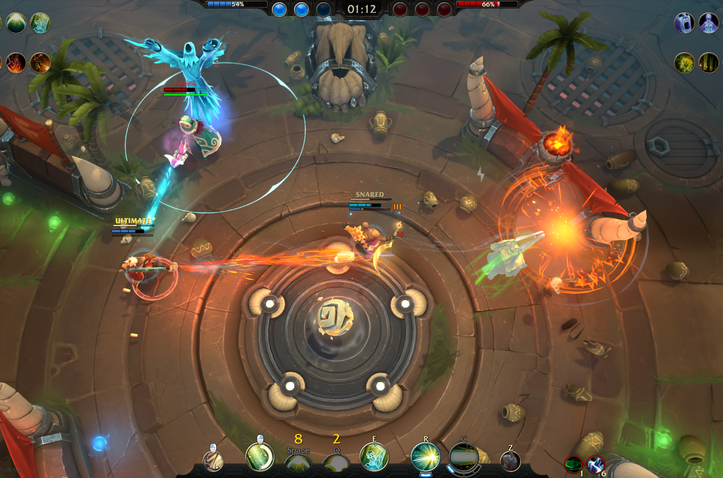Select the dark-ringed ability beside the R icon
Image resolution: width=723 pixels, height=478 pixels.
tap(463, 456)
